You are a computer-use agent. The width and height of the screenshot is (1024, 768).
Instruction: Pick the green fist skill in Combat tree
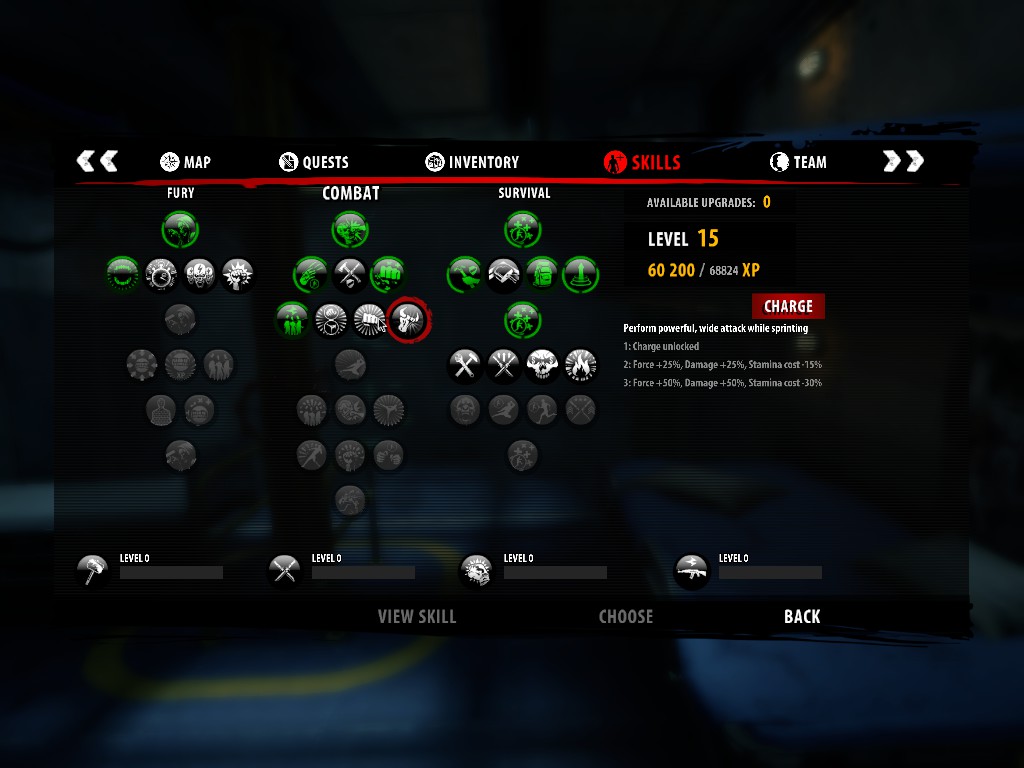click(x=388, y=273)
